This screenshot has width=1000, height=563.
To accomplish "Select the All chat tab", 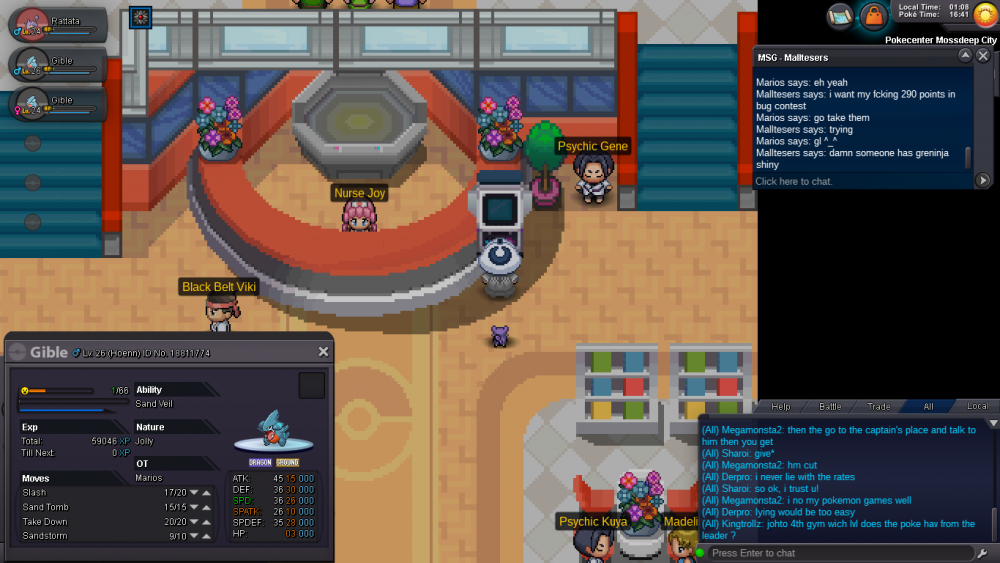I will 928,407.
